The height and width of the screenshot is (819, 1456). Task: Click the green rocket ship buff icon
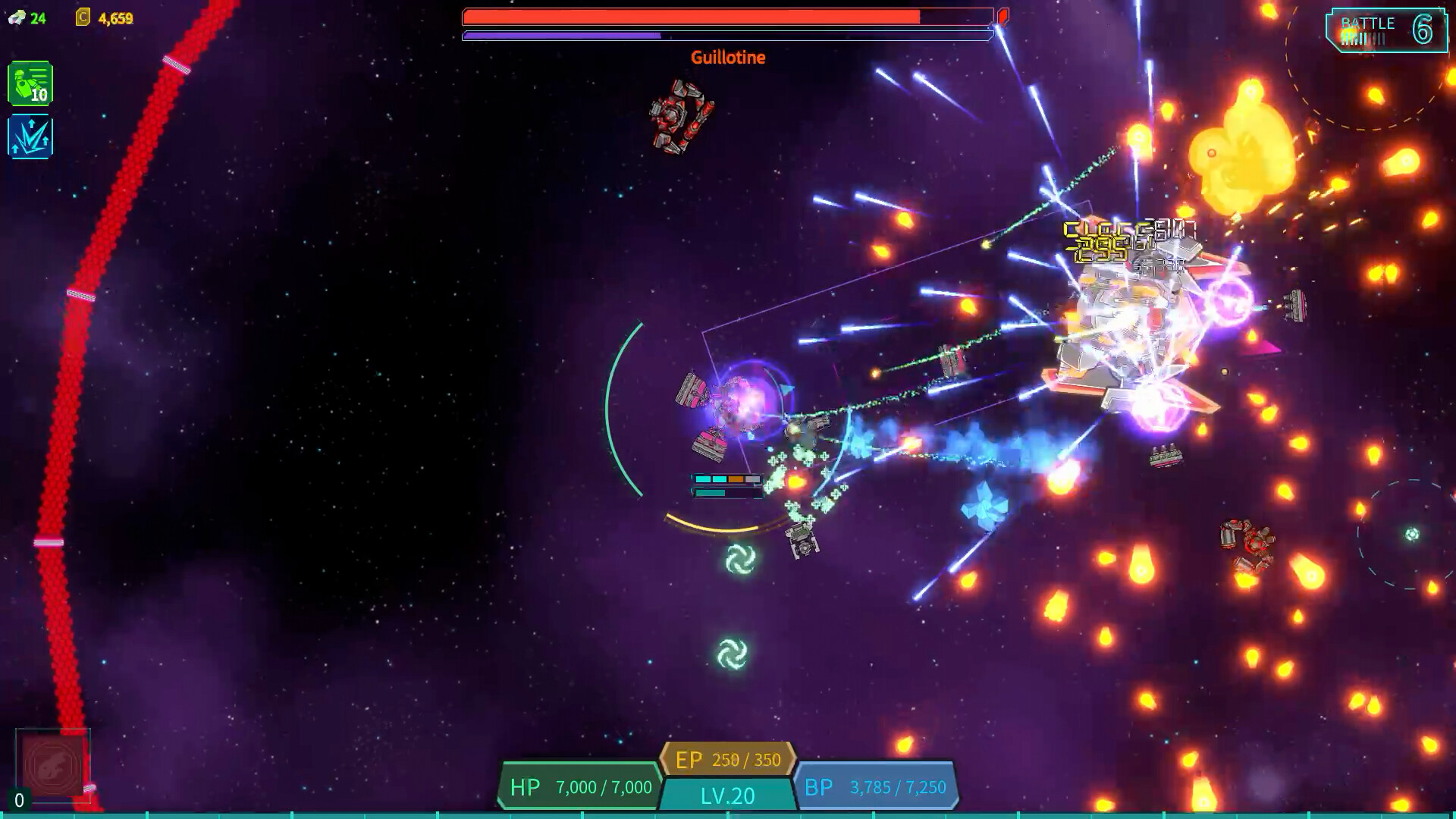30,83
